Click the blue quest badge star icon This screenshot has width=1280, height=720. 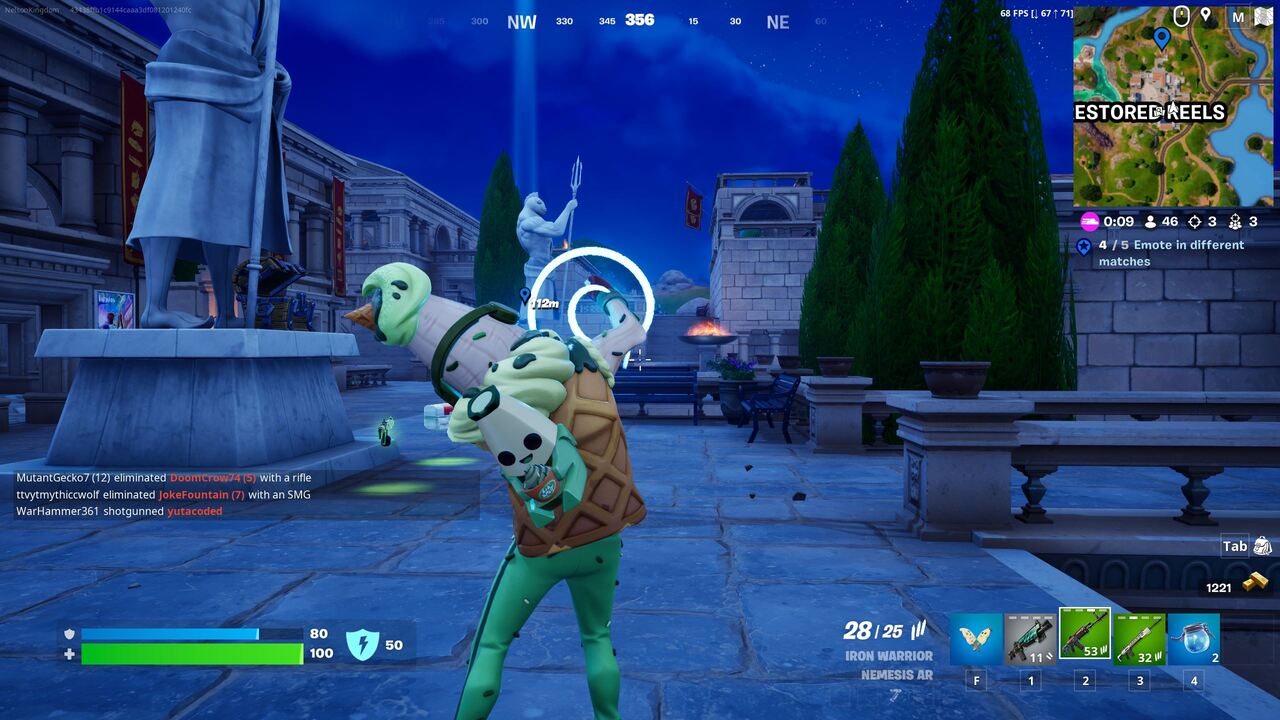coord(1086,245)
